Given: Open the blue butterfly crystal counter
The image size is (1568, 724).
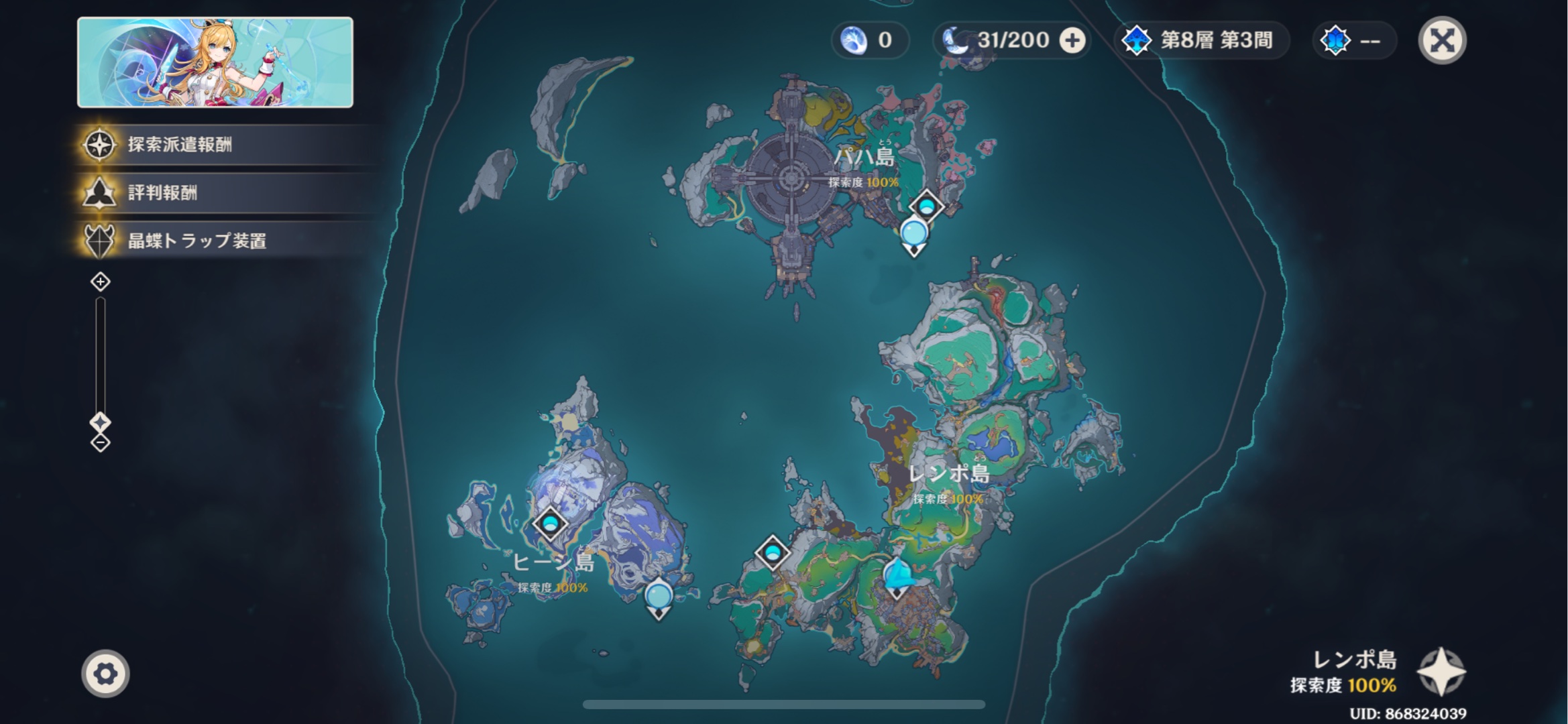Looking at the screenshot, I should pos(1353,41).
